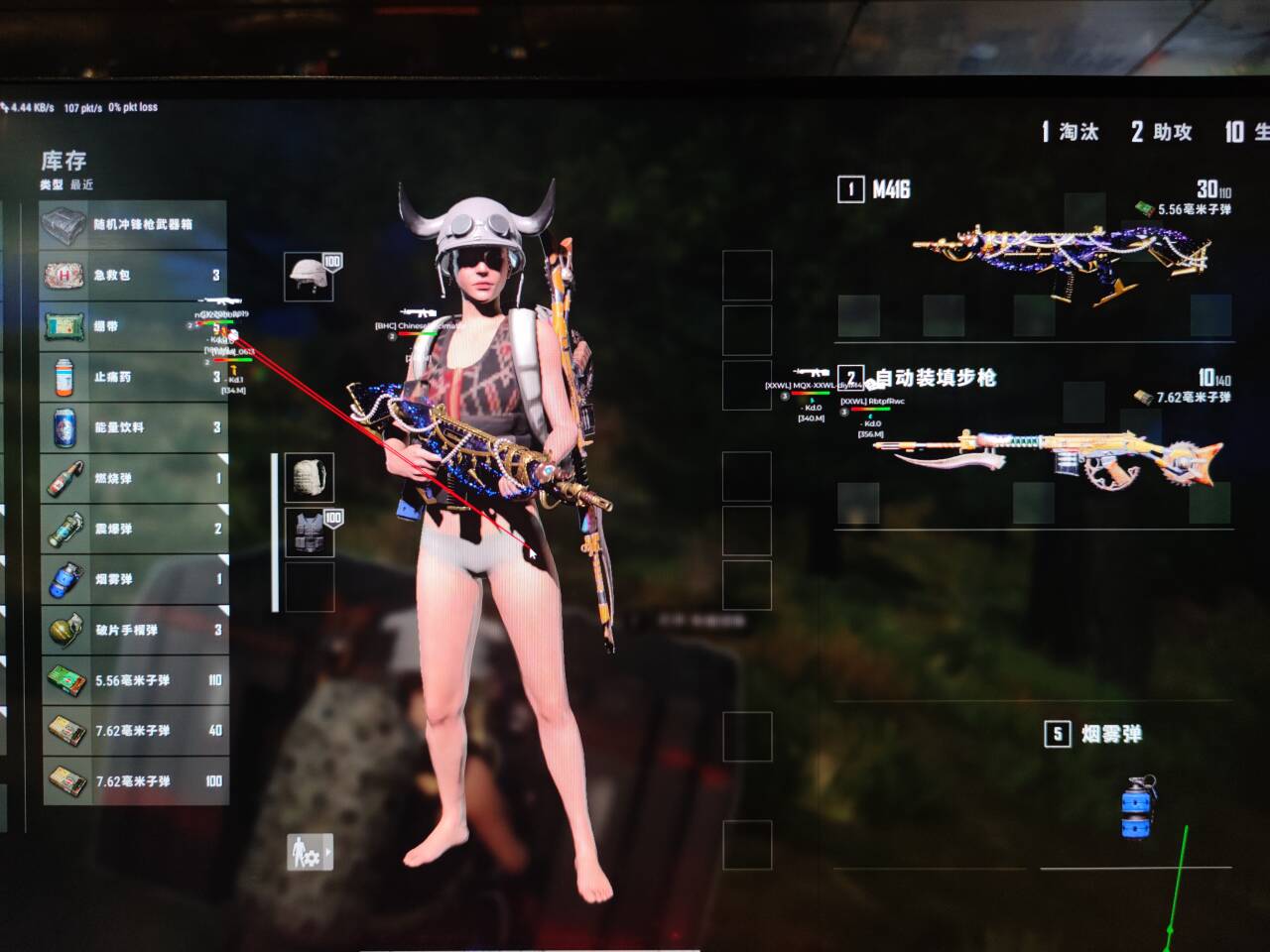Select the 5.56毫米子弹 ammo stack

click(134, 680)
